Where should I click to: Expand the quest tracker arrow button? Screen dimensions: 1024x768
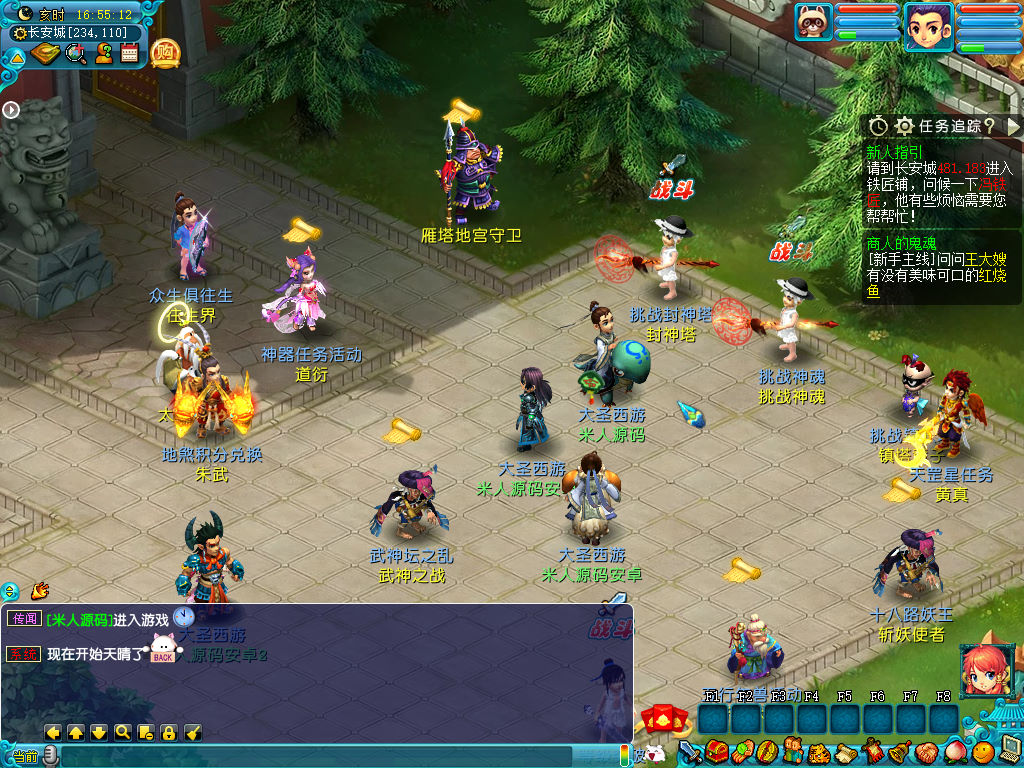tap(1013, 126)
